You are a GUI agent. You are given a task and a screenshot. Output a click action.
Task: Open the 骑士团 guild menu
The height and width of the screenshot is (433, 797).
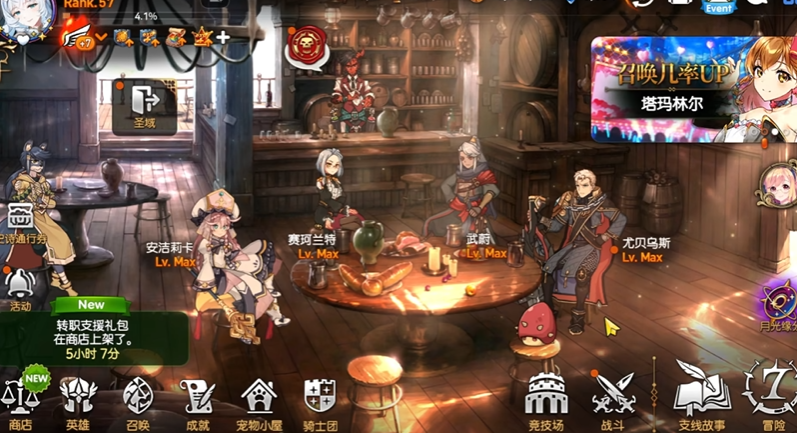tap(319, 400)
